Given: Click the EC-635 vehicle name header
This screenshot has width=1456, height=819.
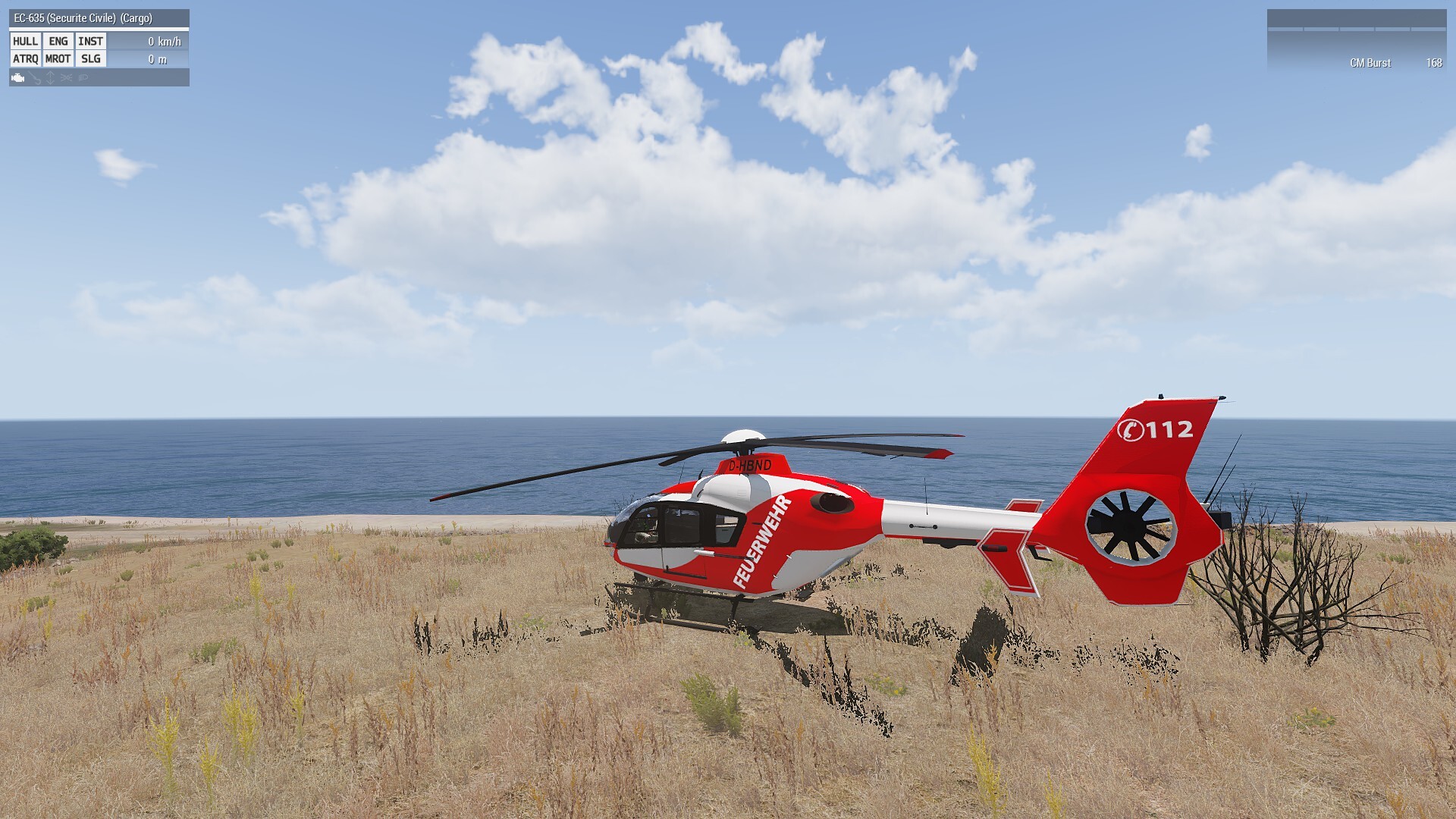Looking at the screenshot, I should [x=83, y=18].
